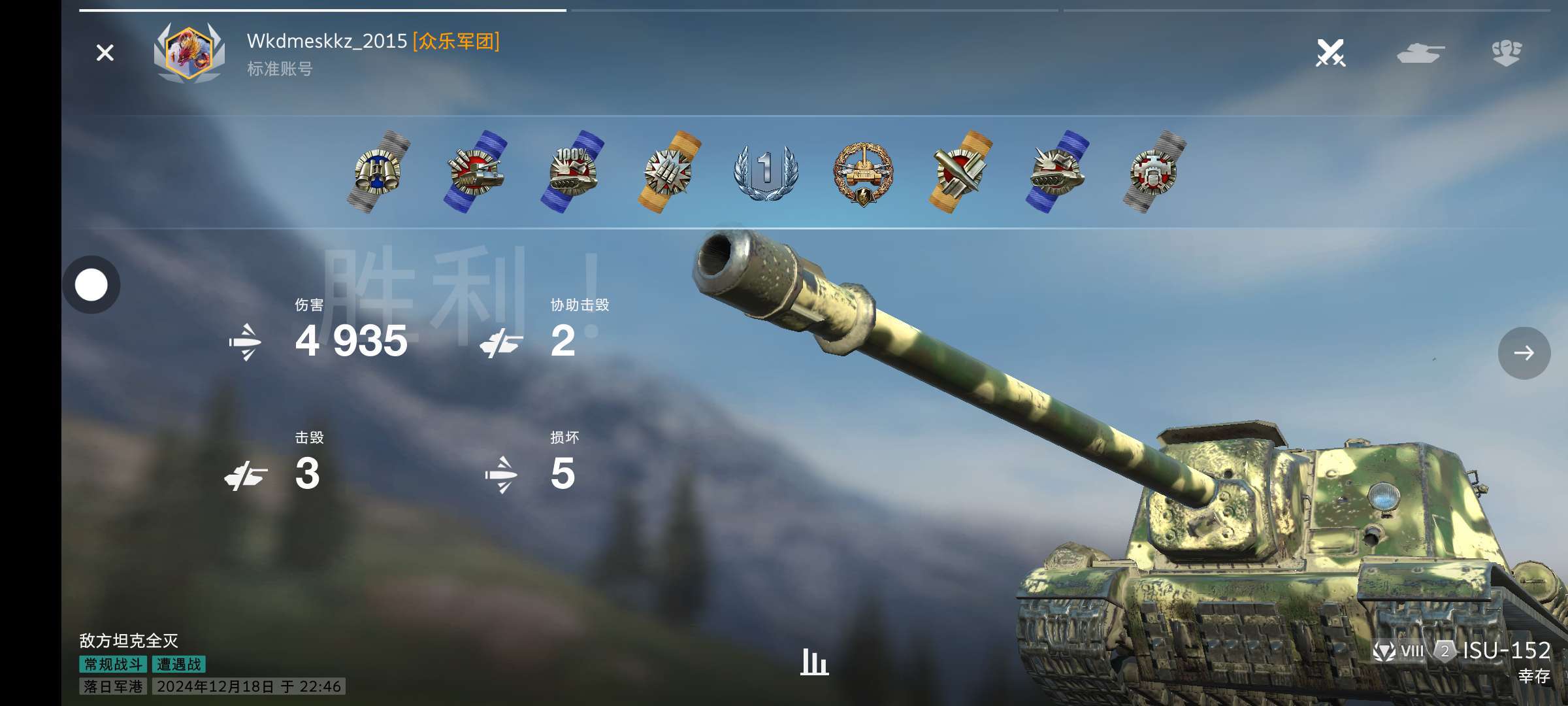This screenshot has width=1568, height=706.
Task: Click the 众乐军团 clan tag
Action: 456,41
